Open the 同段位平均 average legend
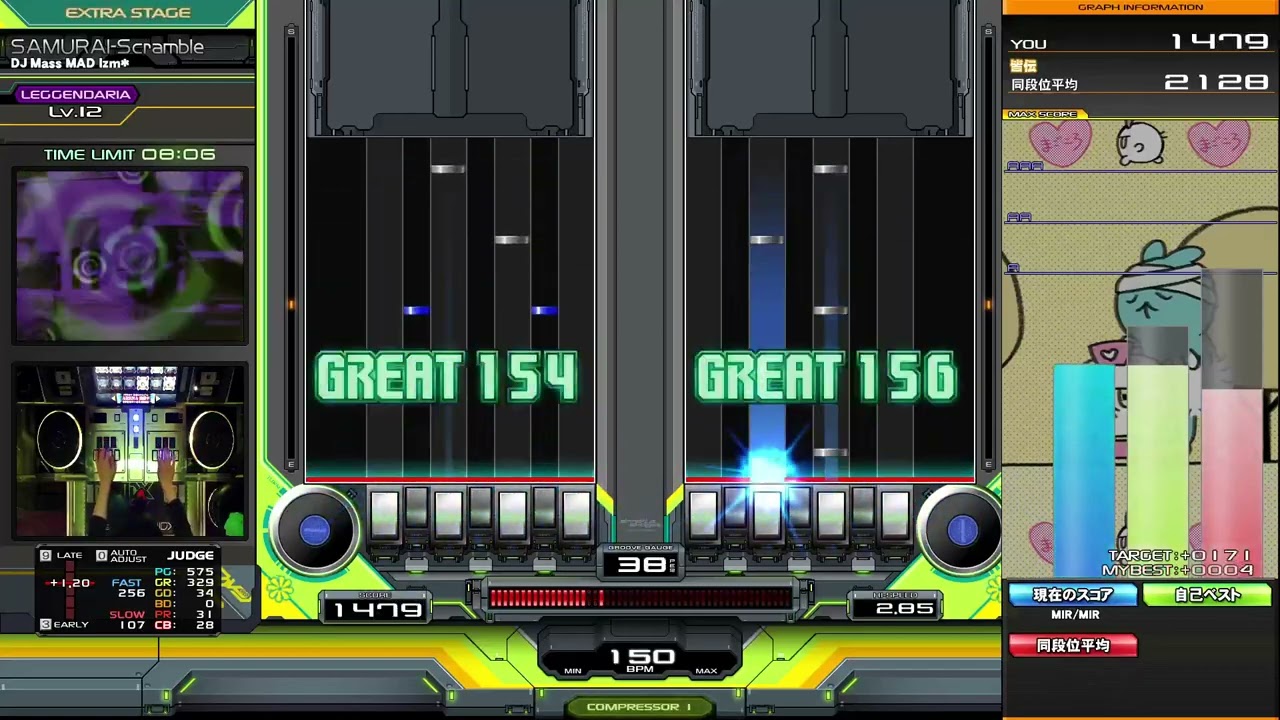 pos(1073,645)
